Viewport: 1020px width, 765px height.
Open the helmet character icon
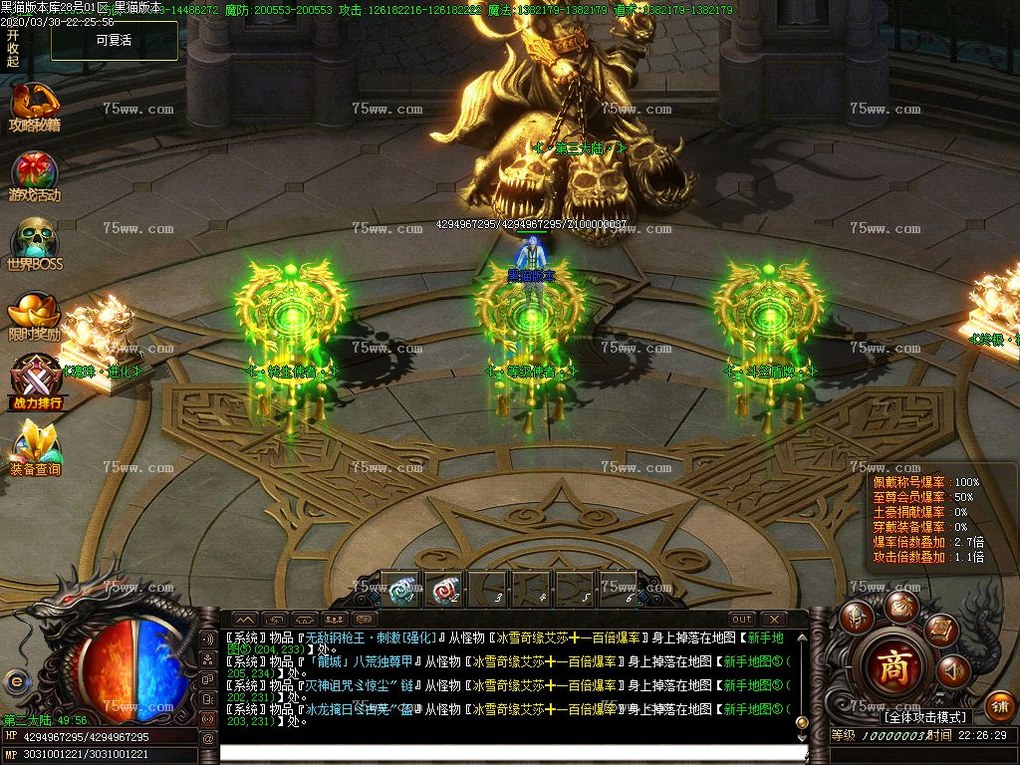tap(856, 617)
